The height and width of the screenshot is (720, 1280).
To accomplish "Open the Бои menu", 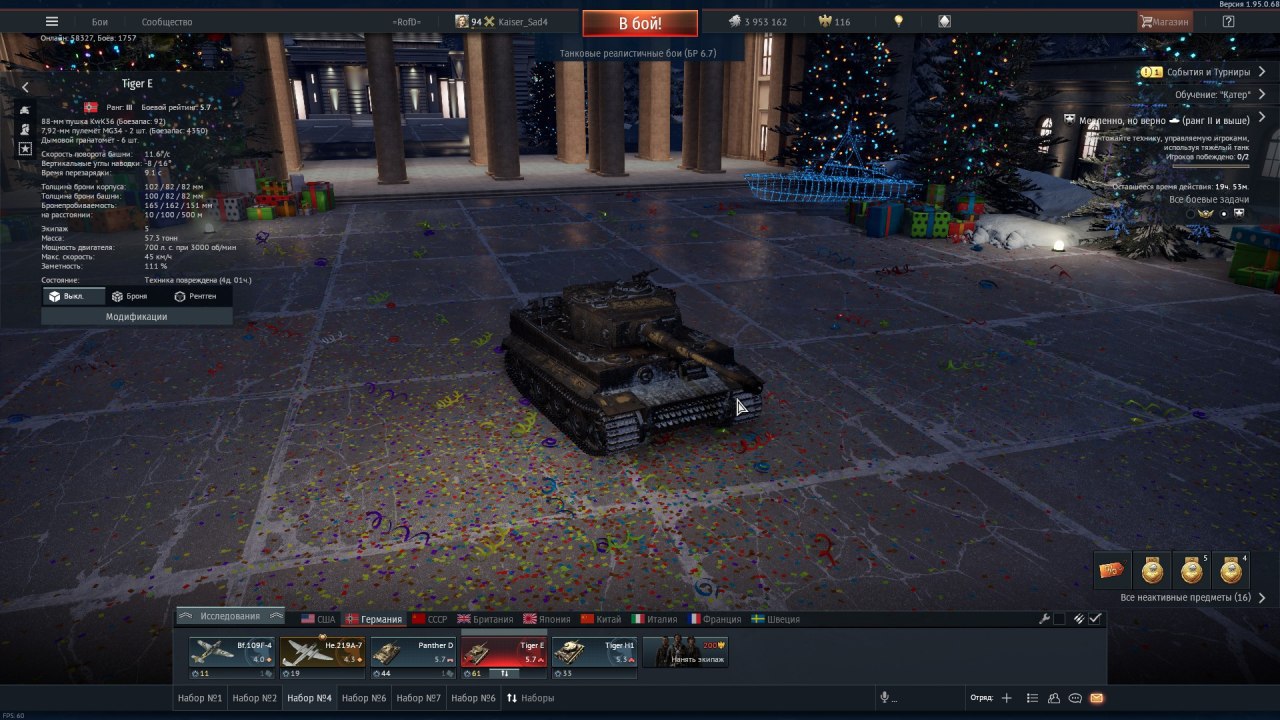I will pos(100,22).
